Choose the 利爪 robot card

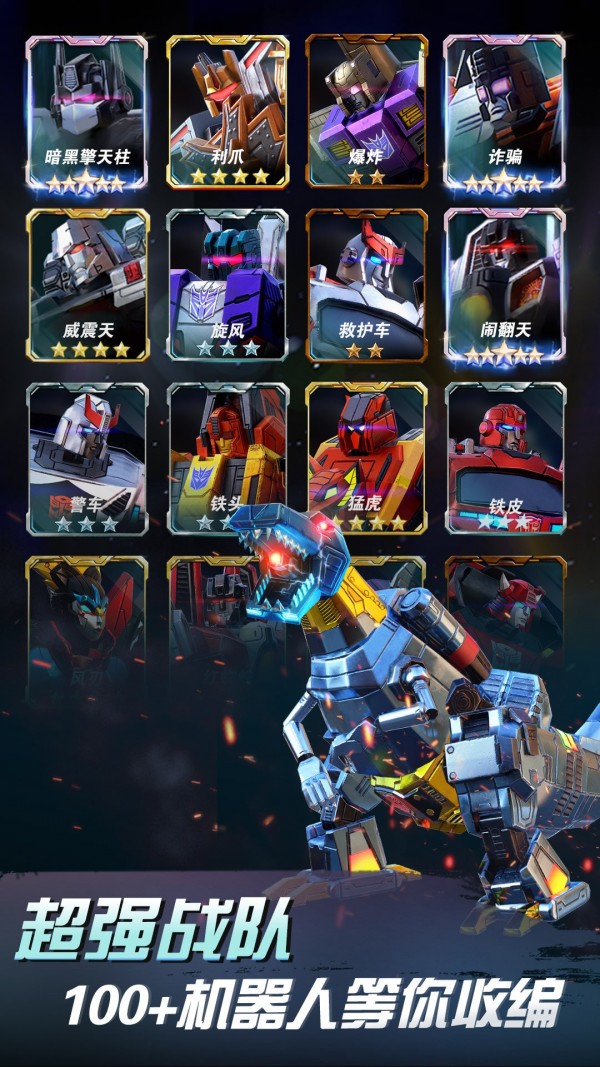click(x=227, y=112)
